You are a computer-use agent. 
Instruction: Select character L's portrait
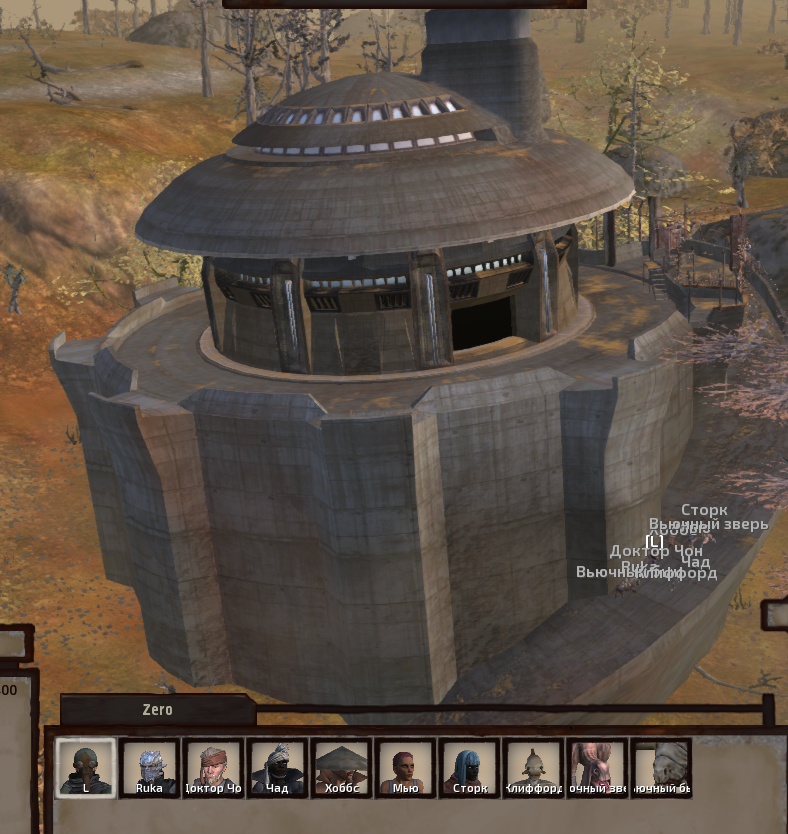click(85, 768)
